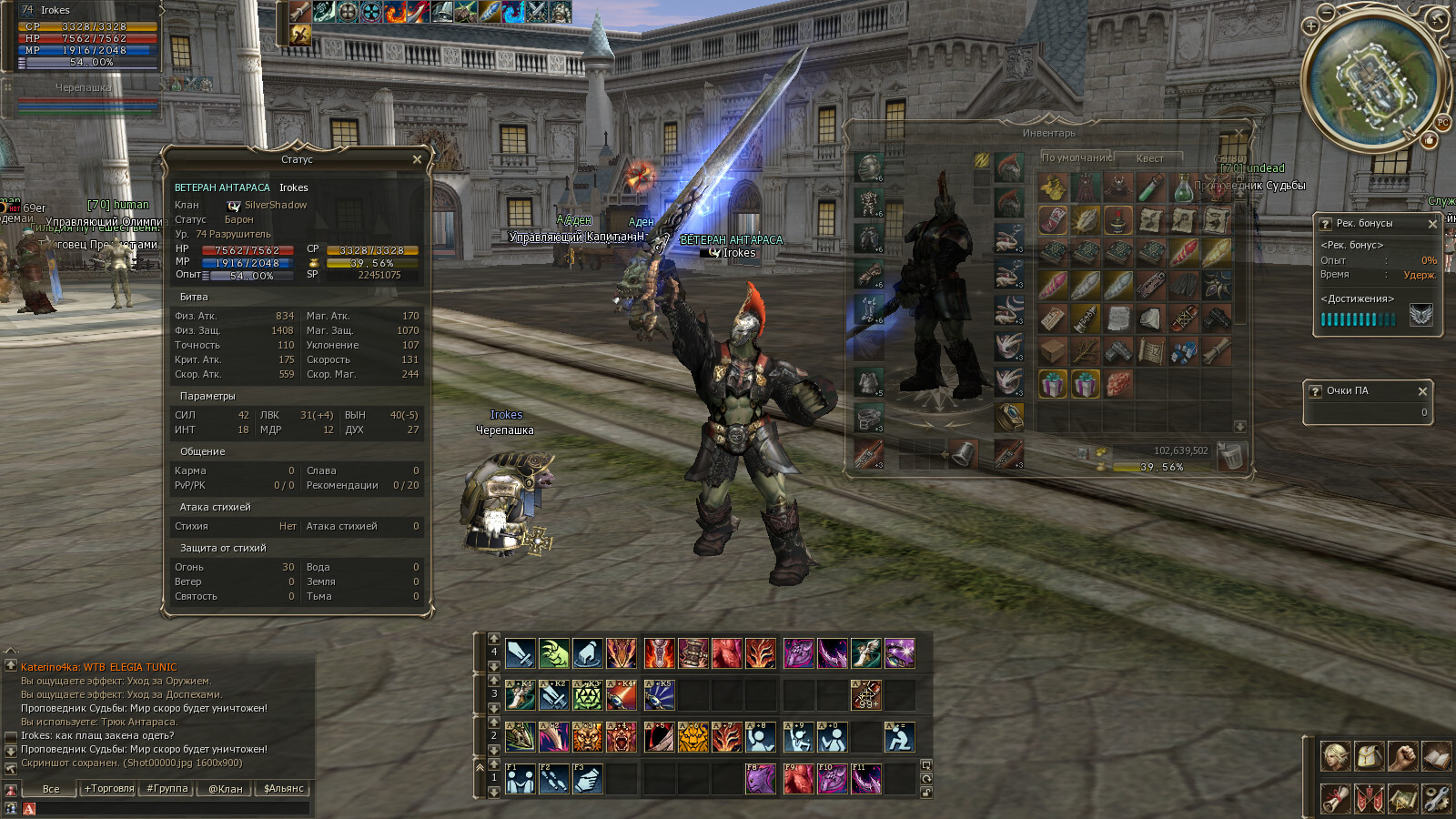Select the wooden box item in inventory

coord(1053,350)
